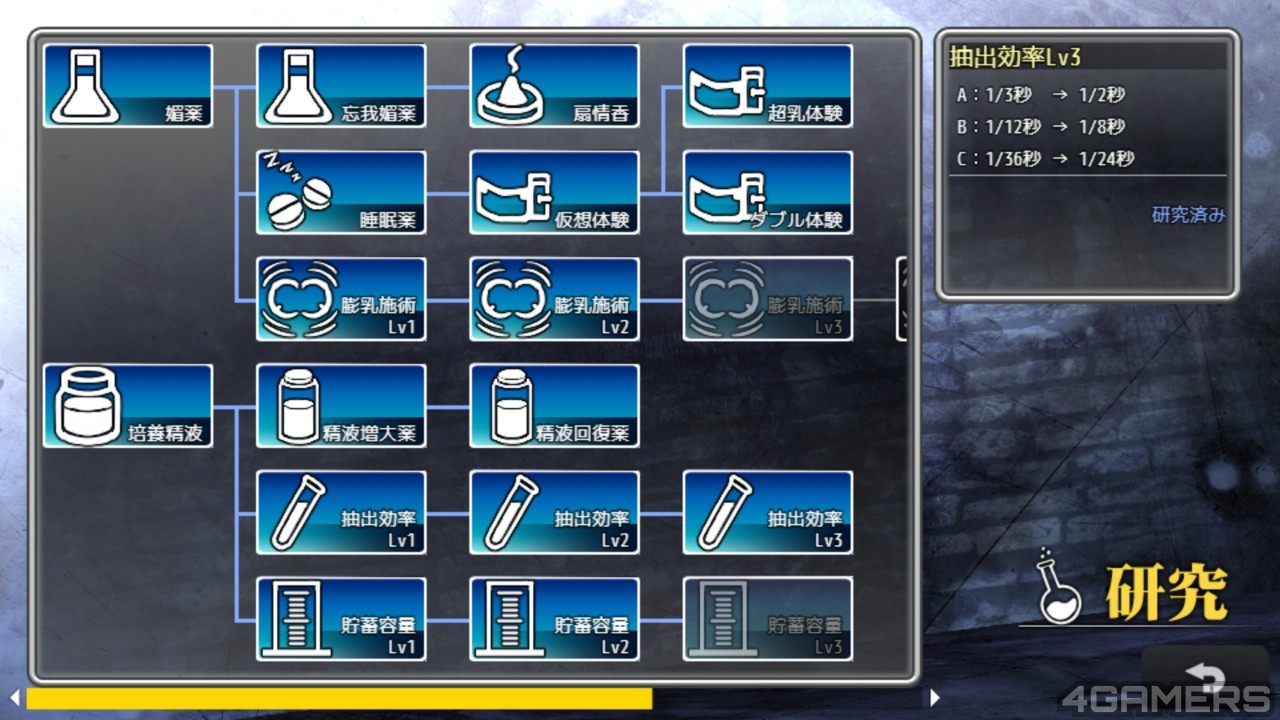Image resolution: width=1280 pixels, height=720 pixels.
Task: Choose the 貯蓄容量 Lv2 node
Action: coord(554,619)
